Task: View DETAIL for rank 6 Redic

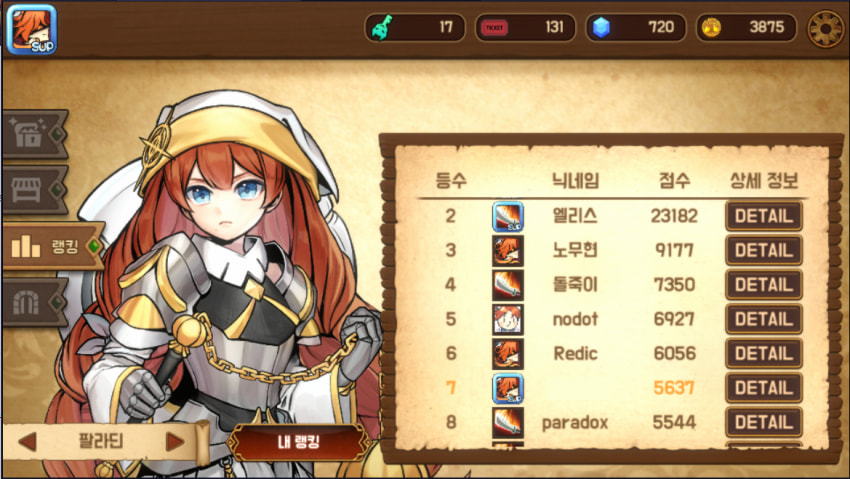Action: click(x=763, y=353)
